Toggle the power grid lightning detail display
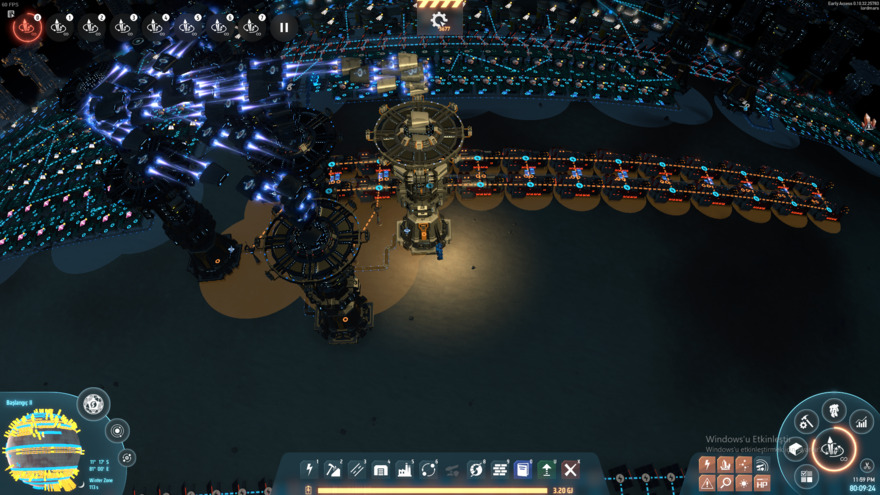Viewport: 880px width, 495px height. pos(707,465)
